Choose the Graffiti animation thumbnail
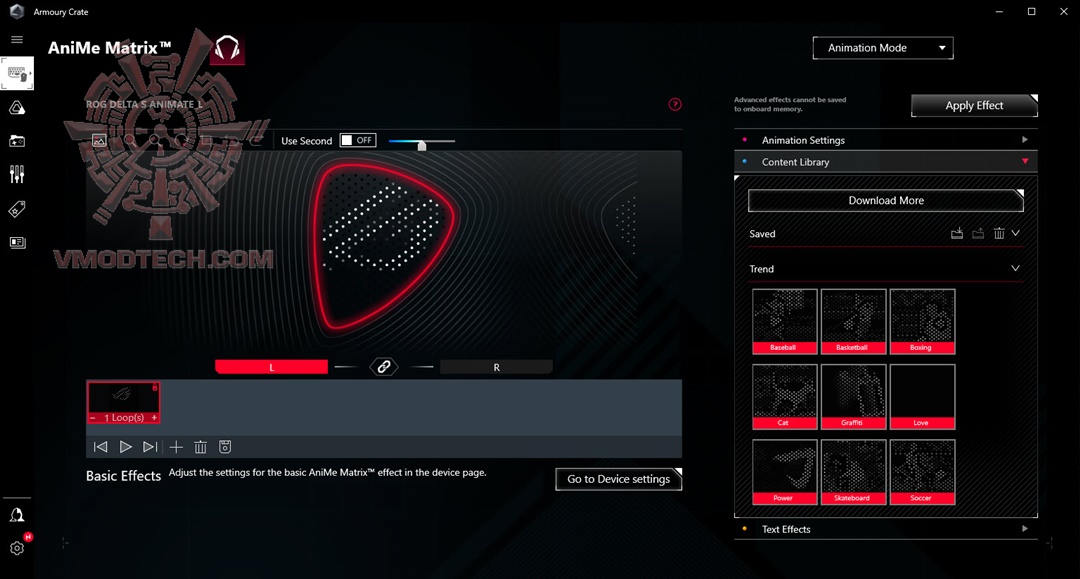The width and height of the screenshot is (1080, 579). 853,396
